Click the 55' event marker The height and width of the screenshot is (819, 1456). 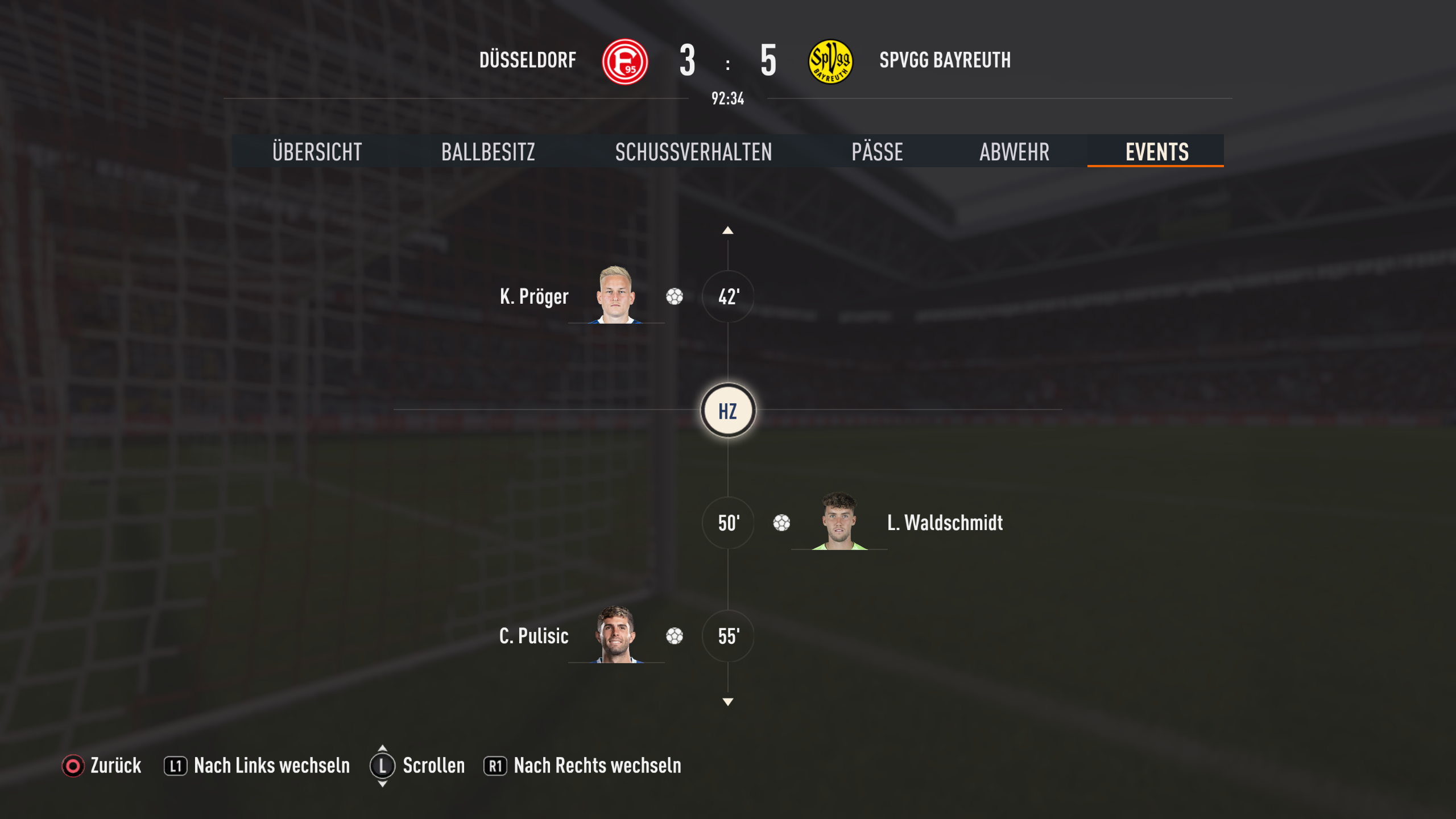[728, 636]
